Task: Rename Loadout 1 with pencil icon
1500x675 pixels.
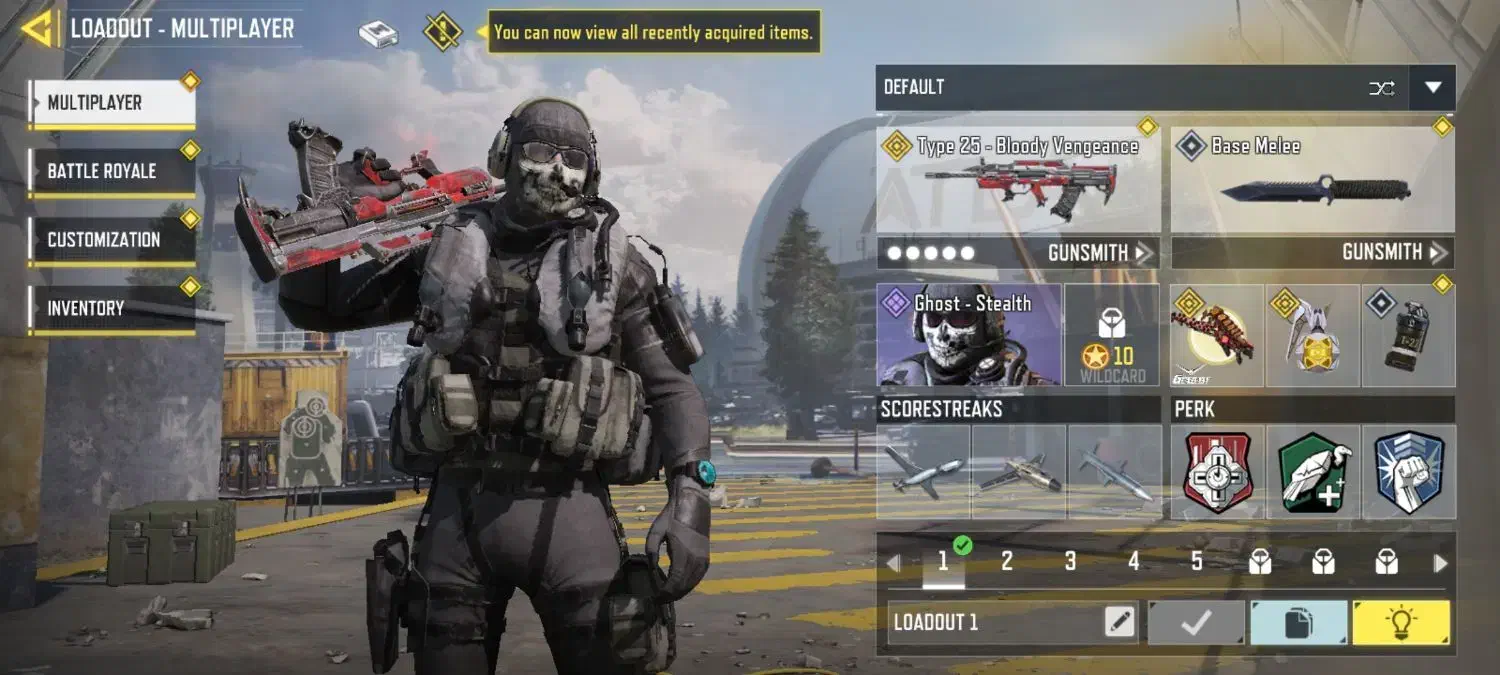Action: [1120, 622]
